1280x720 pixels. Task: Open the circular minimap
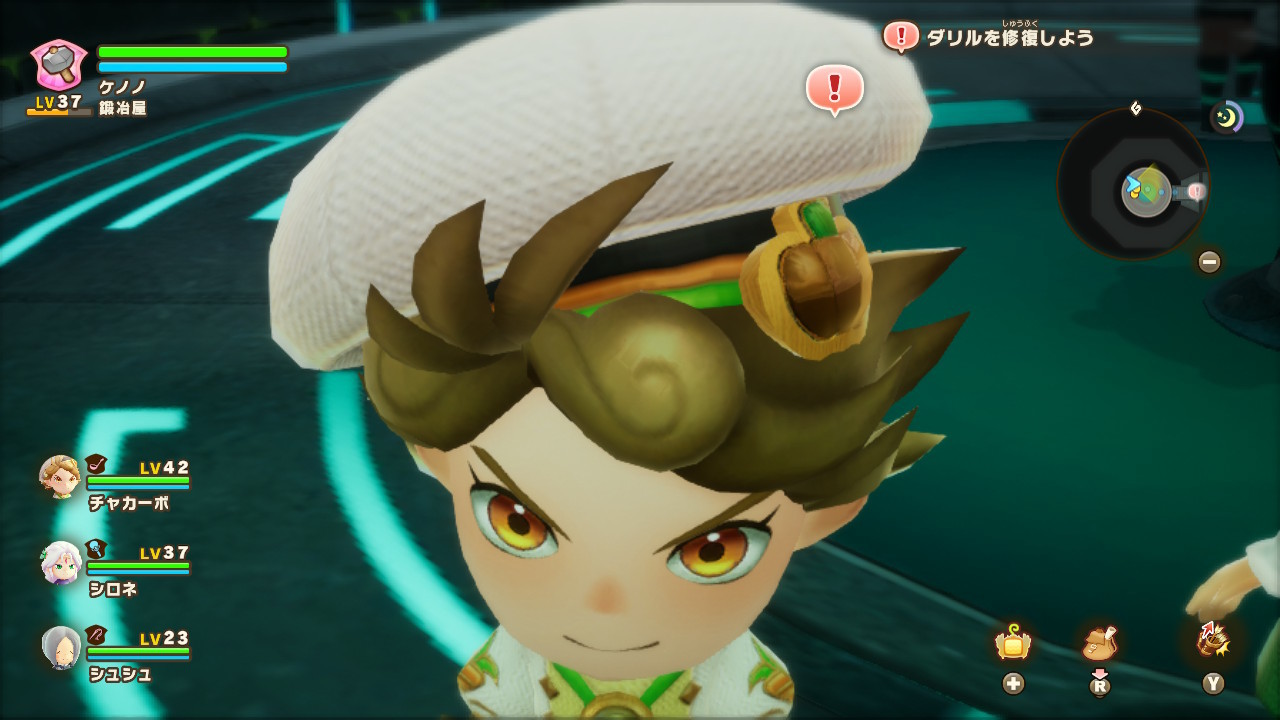coord(1133,184)
